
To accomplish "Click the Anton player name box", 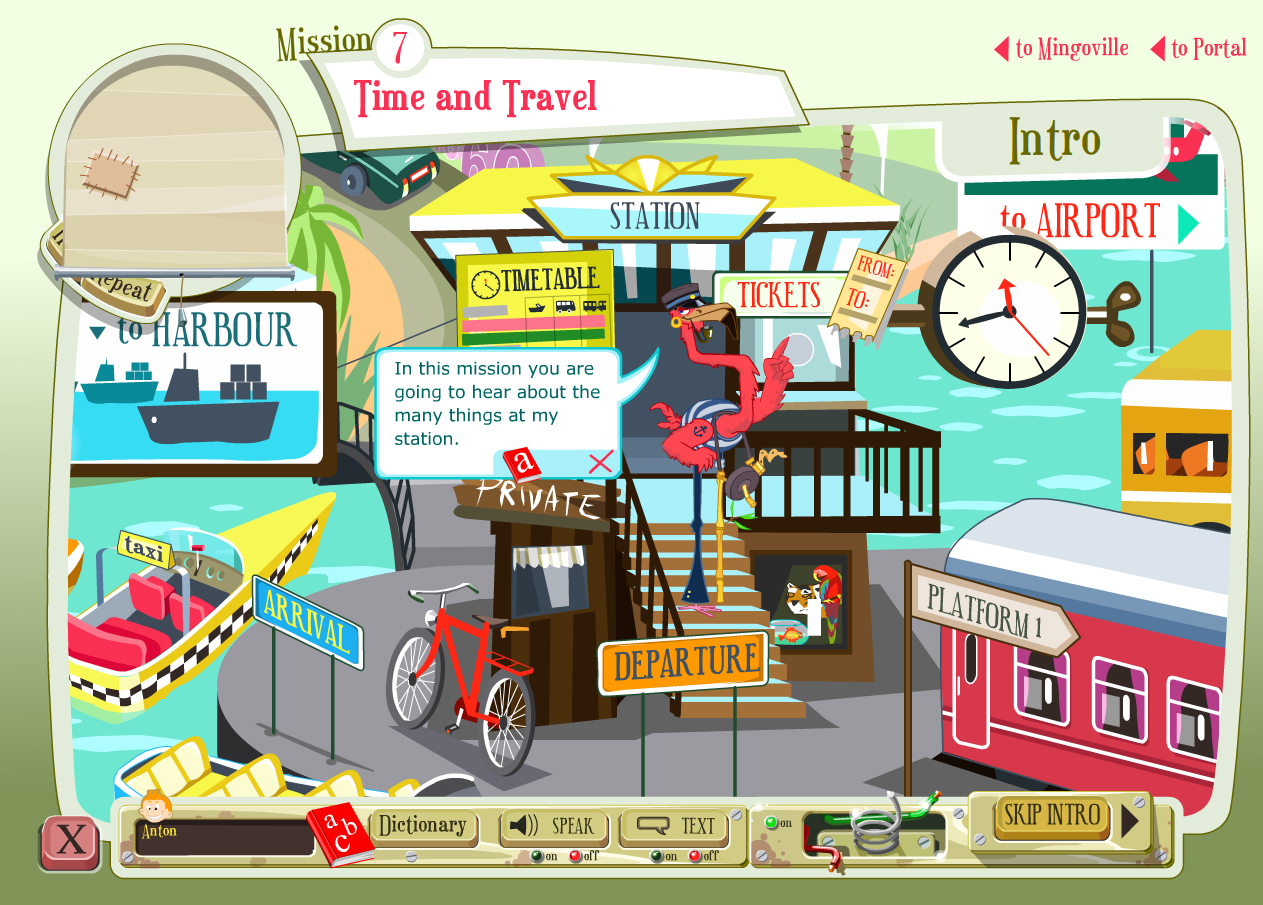I will [226, 838].
